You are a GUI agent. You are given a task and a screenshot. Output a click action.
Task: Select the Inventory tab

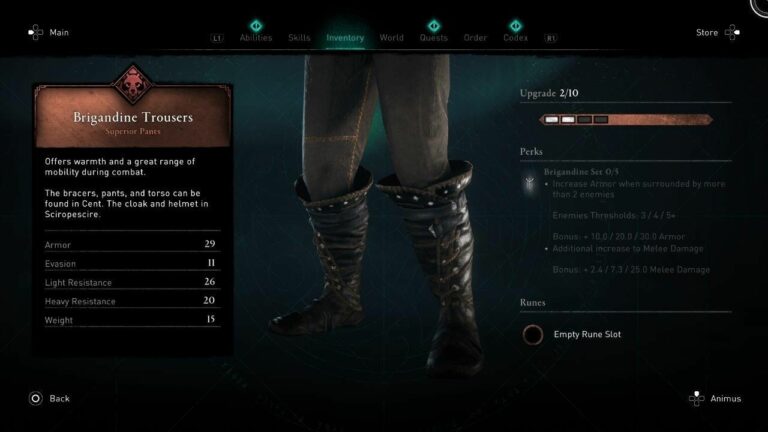click(345, 38)
